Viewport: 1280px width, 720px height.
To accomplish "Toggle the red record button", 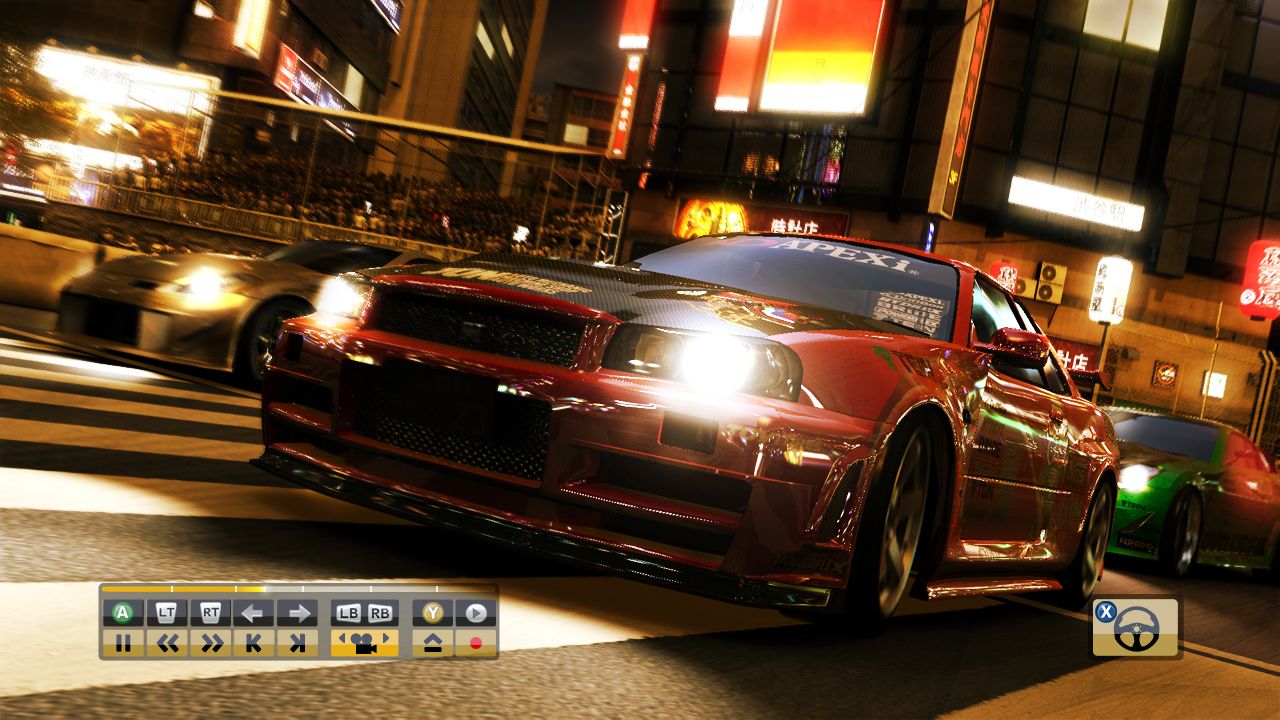I will pos(476,642).
